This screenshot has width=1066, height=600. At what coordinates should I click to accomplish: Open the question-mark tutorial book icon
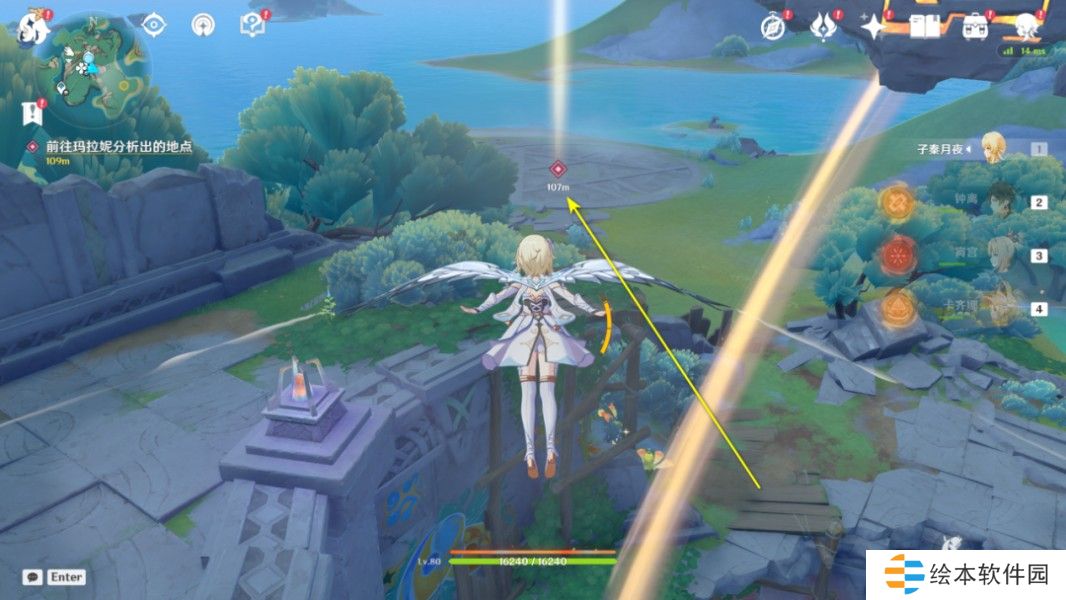(251, 26)
